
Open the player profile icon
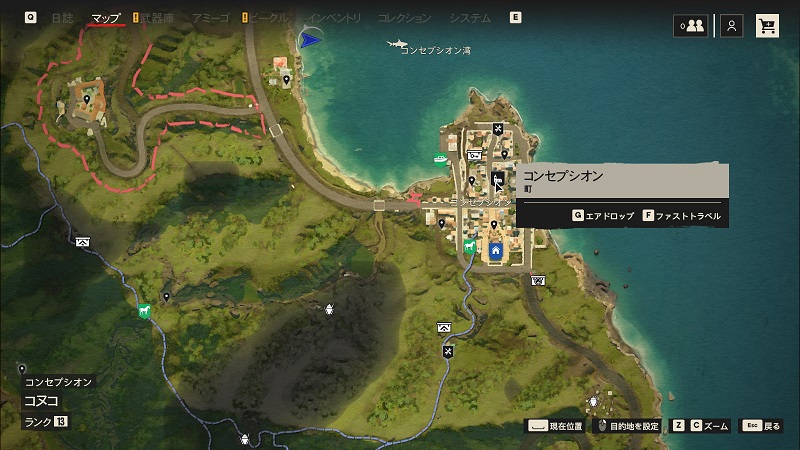point(733,26)
